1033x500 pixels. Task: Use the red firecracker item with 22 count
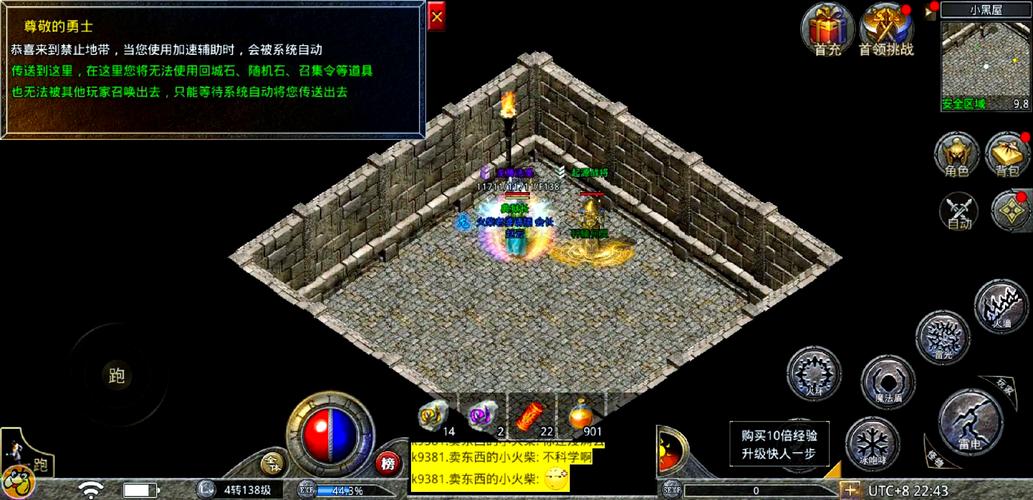tap(533, 412)
